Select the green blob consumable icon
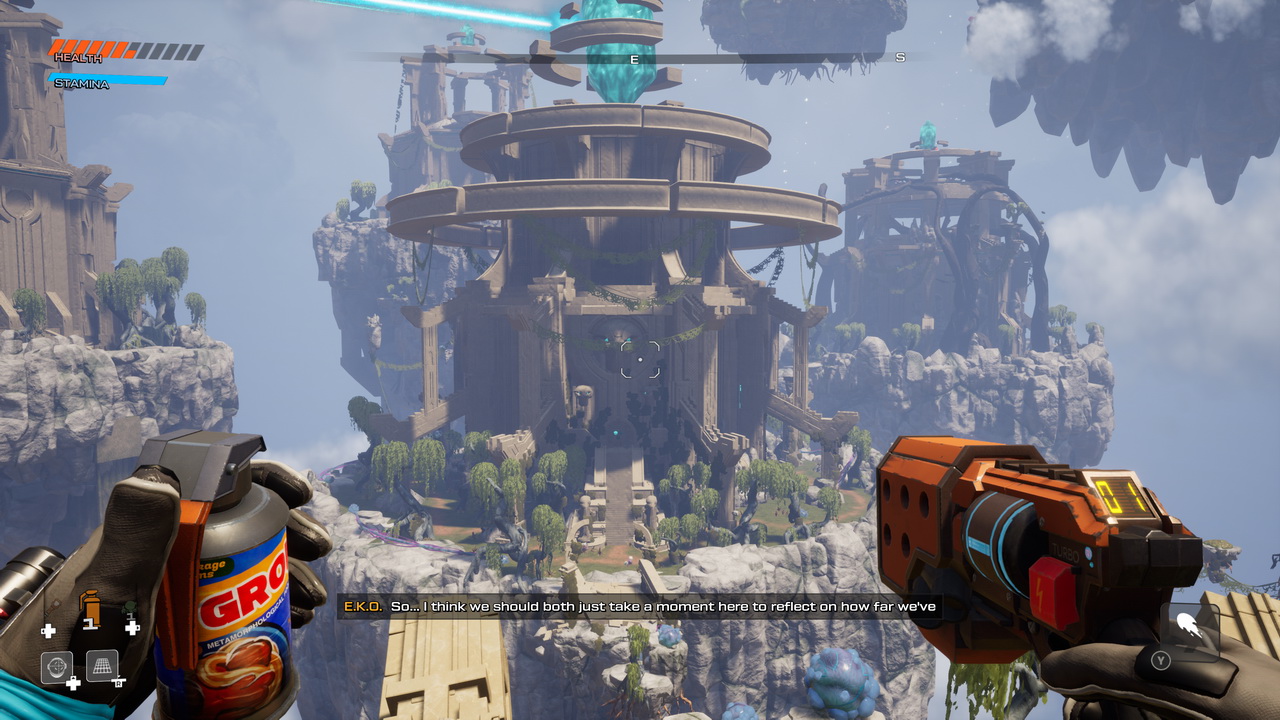 click(130, 609)
